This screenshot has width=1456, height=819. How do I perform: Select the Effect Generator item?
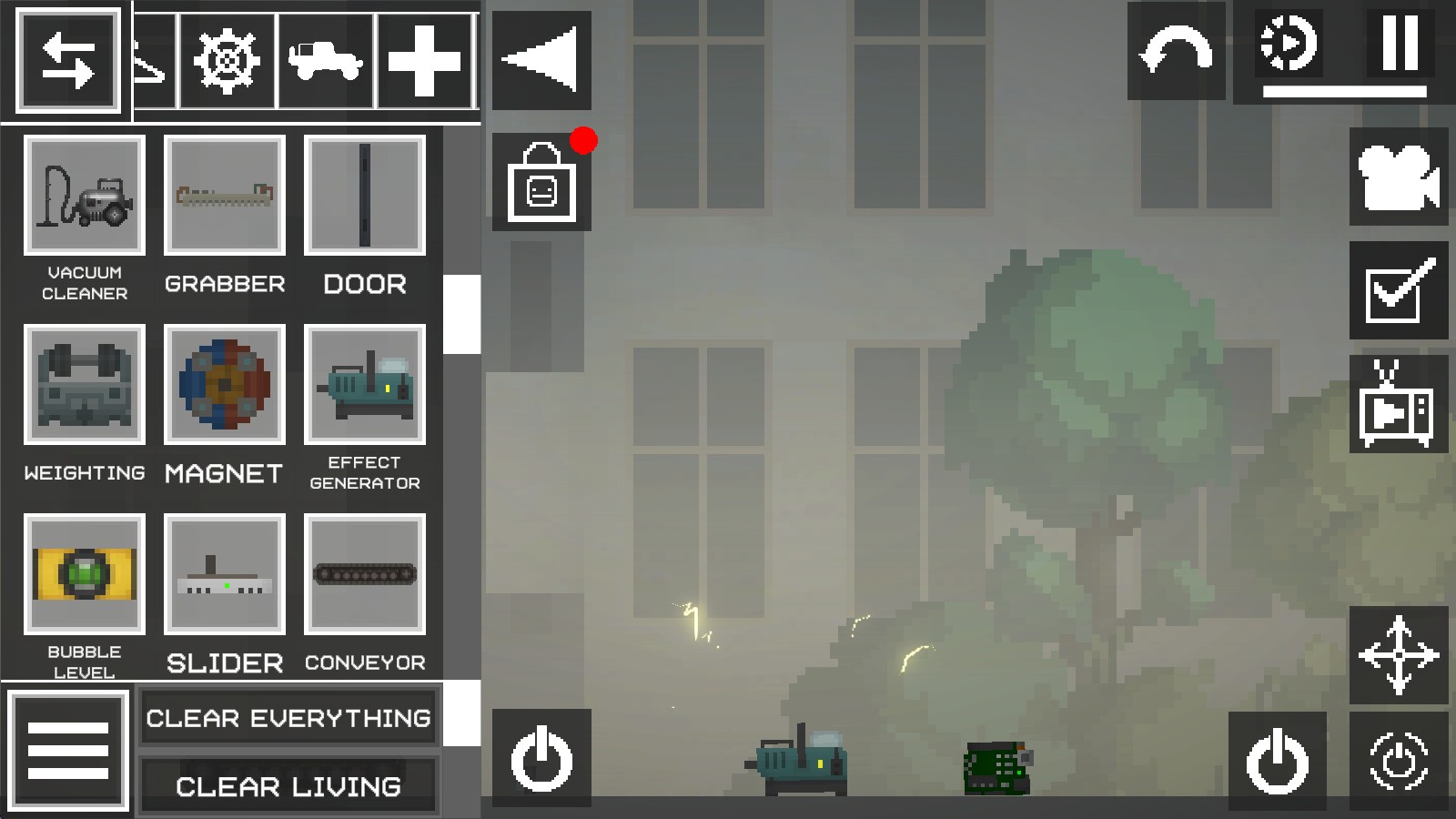(x=365, y=384)
